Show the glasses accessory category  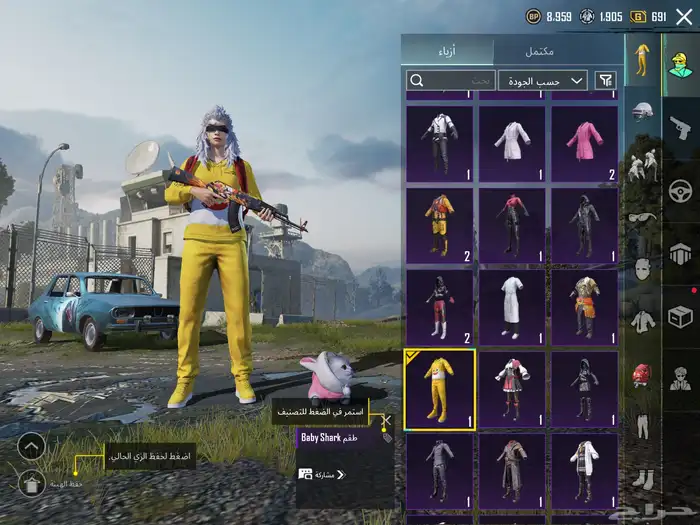click(641, 218)
